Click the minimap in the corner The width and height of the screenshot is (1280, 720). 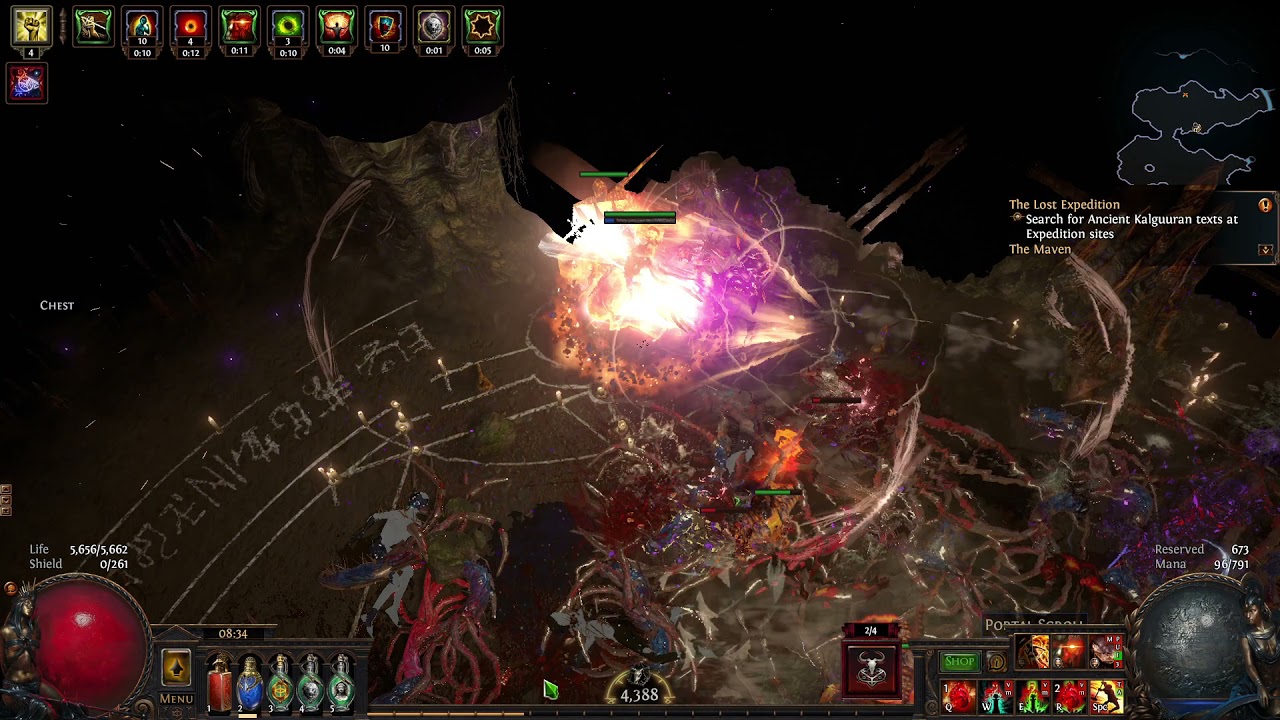(x=1195, y=130)
